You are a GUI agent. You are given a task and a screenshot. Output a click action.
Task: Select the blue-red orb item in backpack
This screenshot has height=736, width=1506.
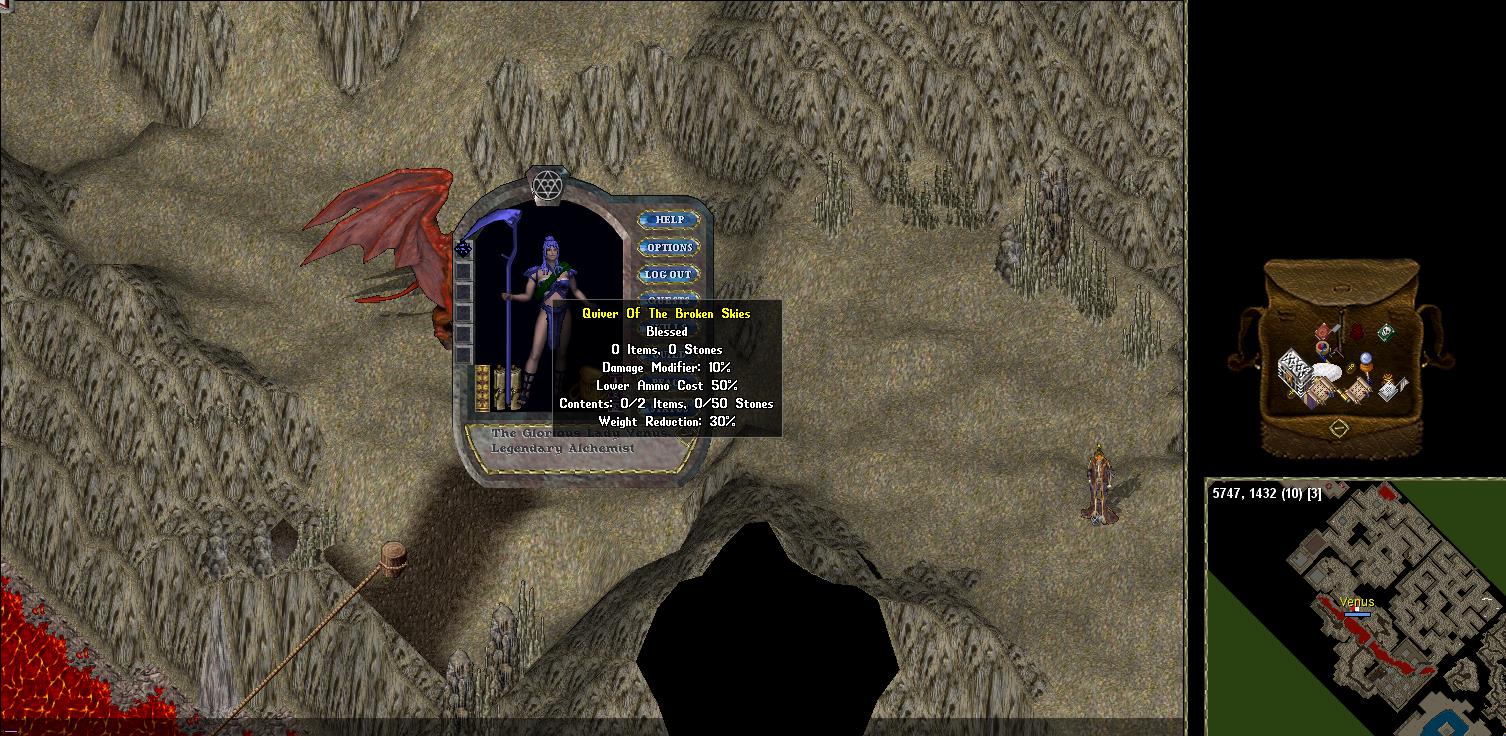coord(1323,348)
